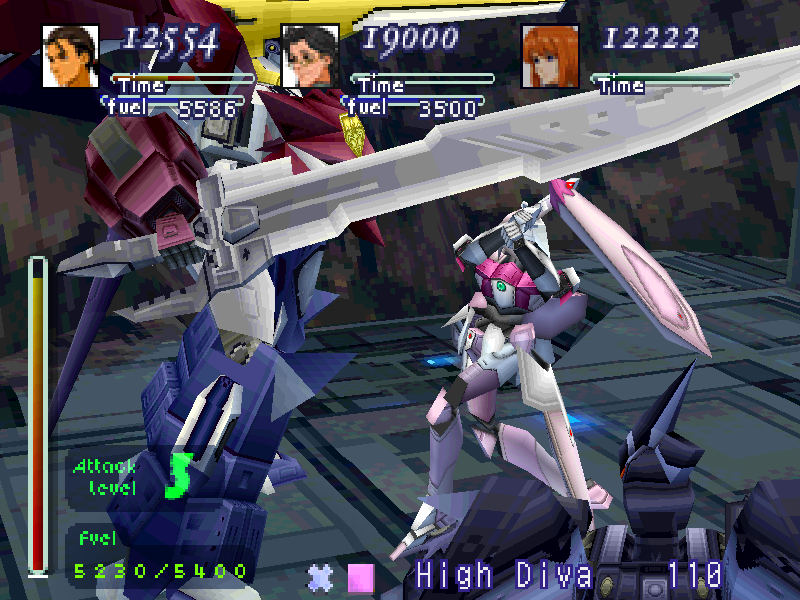Choose the orange-haired woman's portrait

[x=550, y=56]
